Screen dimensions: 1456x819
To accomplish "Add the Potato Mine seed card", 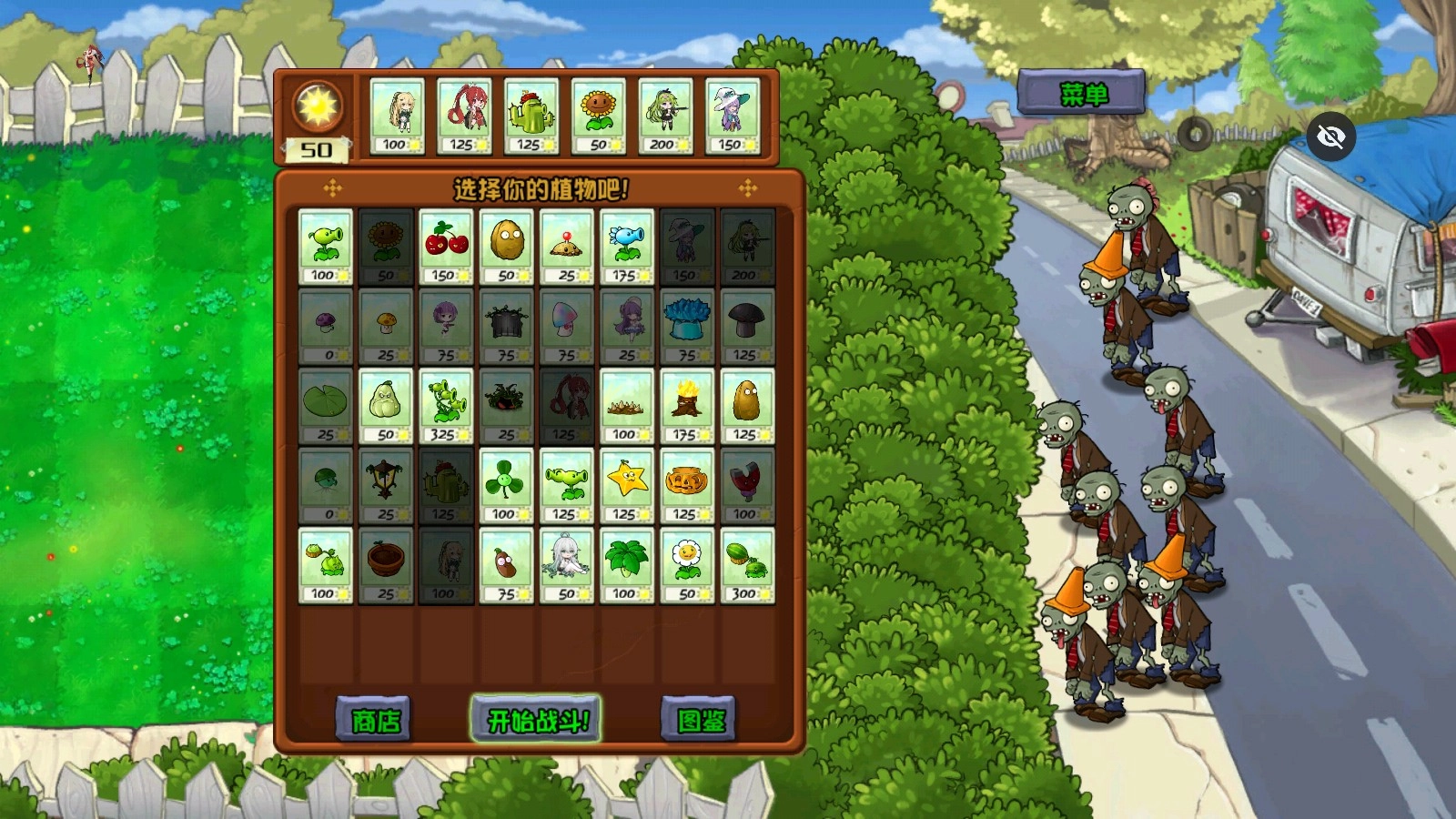I will 566,247.
